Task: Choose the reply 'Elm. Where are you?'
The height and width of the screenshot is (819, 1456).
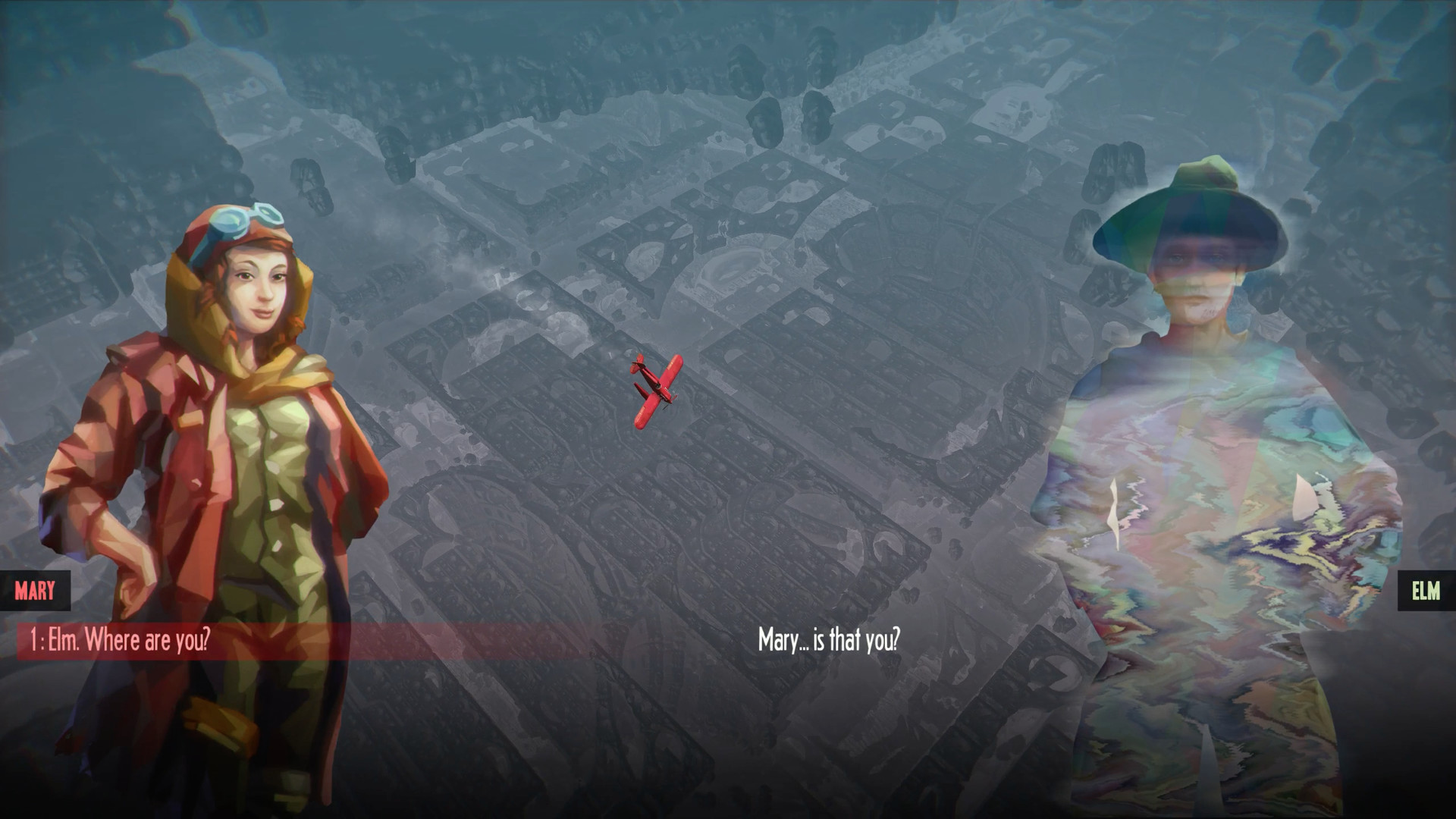Action: pyautogui.click(x=121, y=641)
